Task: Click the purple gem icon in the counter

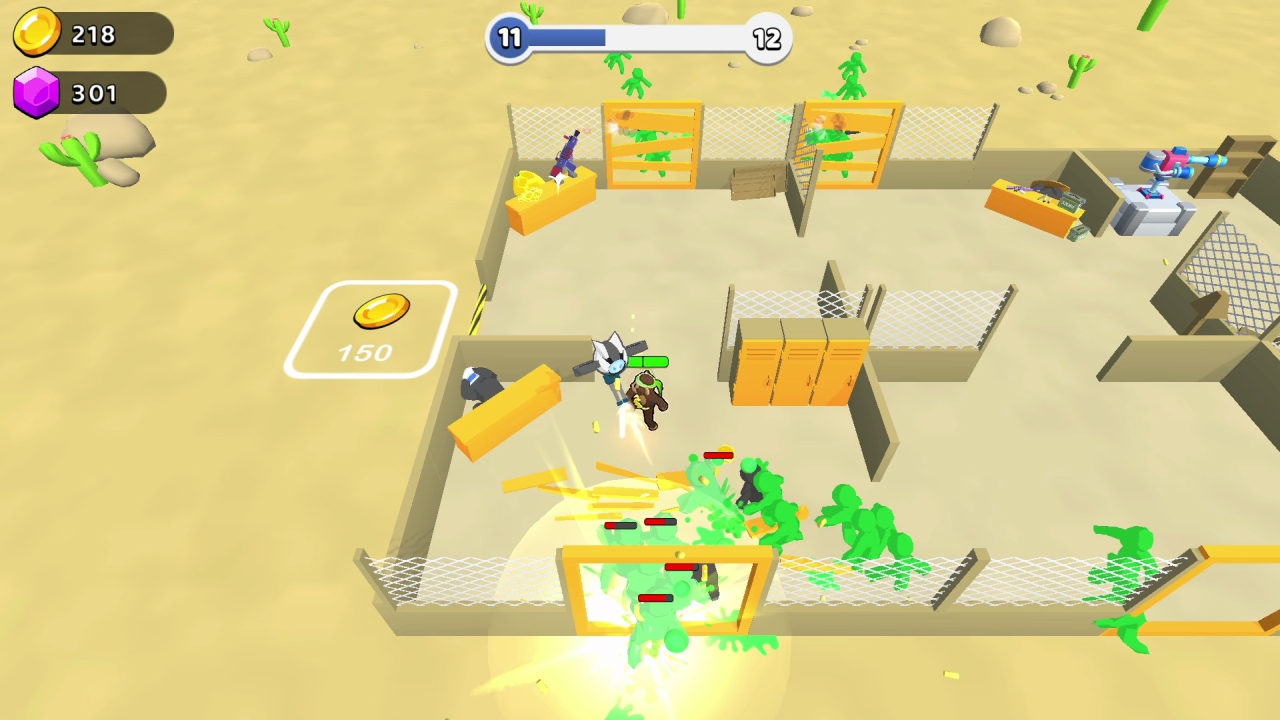Action: click(38, 93)
